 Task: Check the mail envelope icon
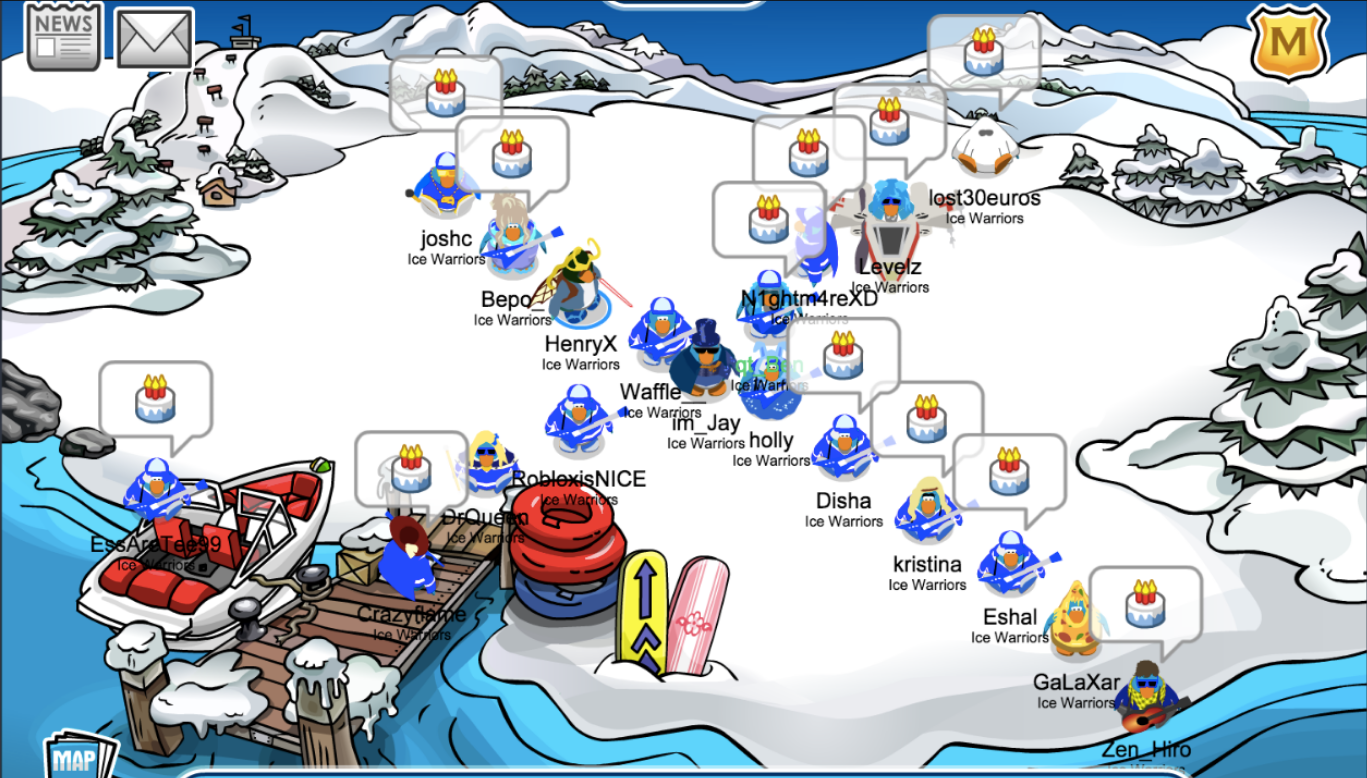click(155, 38)
